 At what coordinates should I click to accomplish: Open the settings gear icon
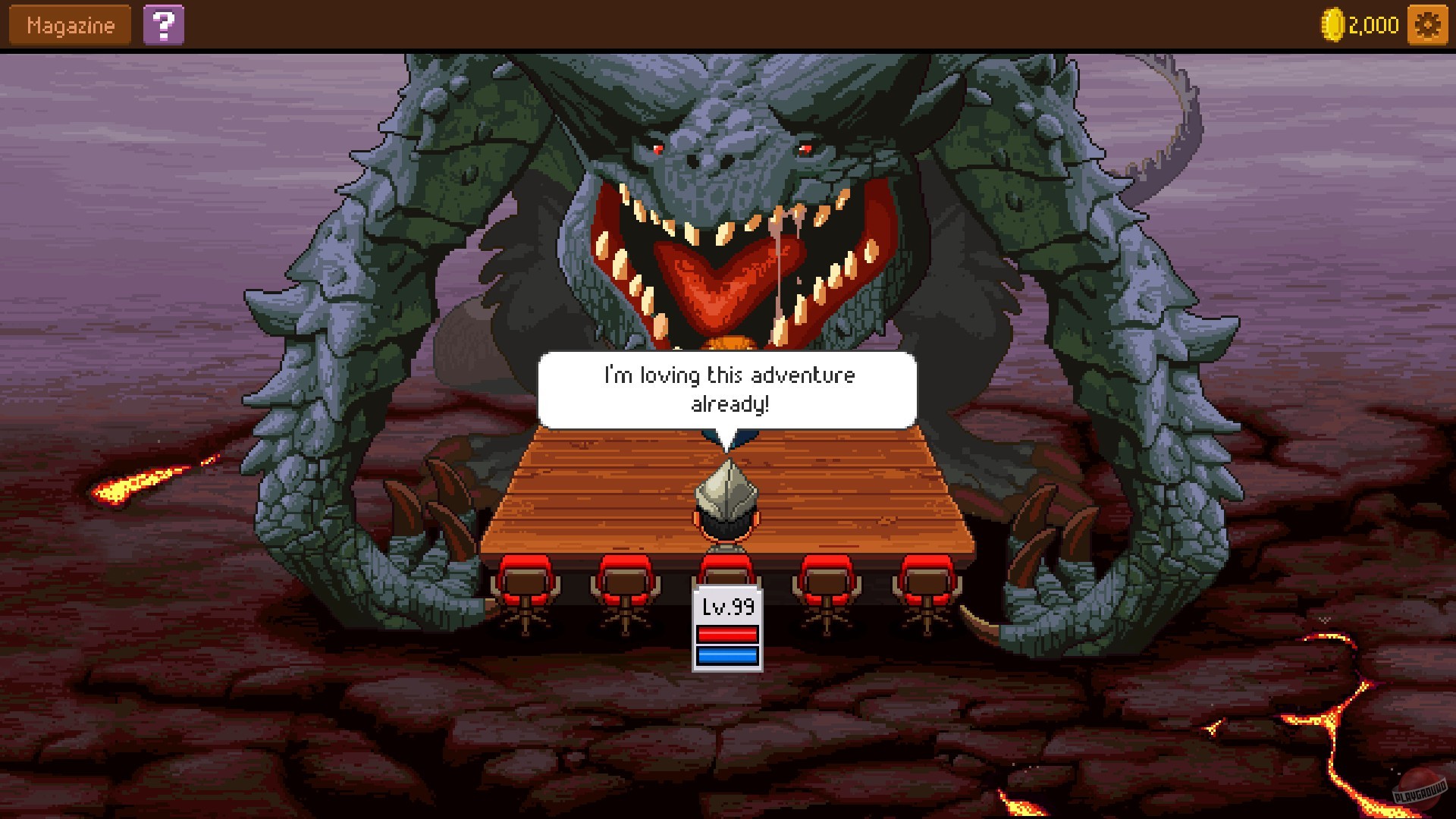(1428, 24)
